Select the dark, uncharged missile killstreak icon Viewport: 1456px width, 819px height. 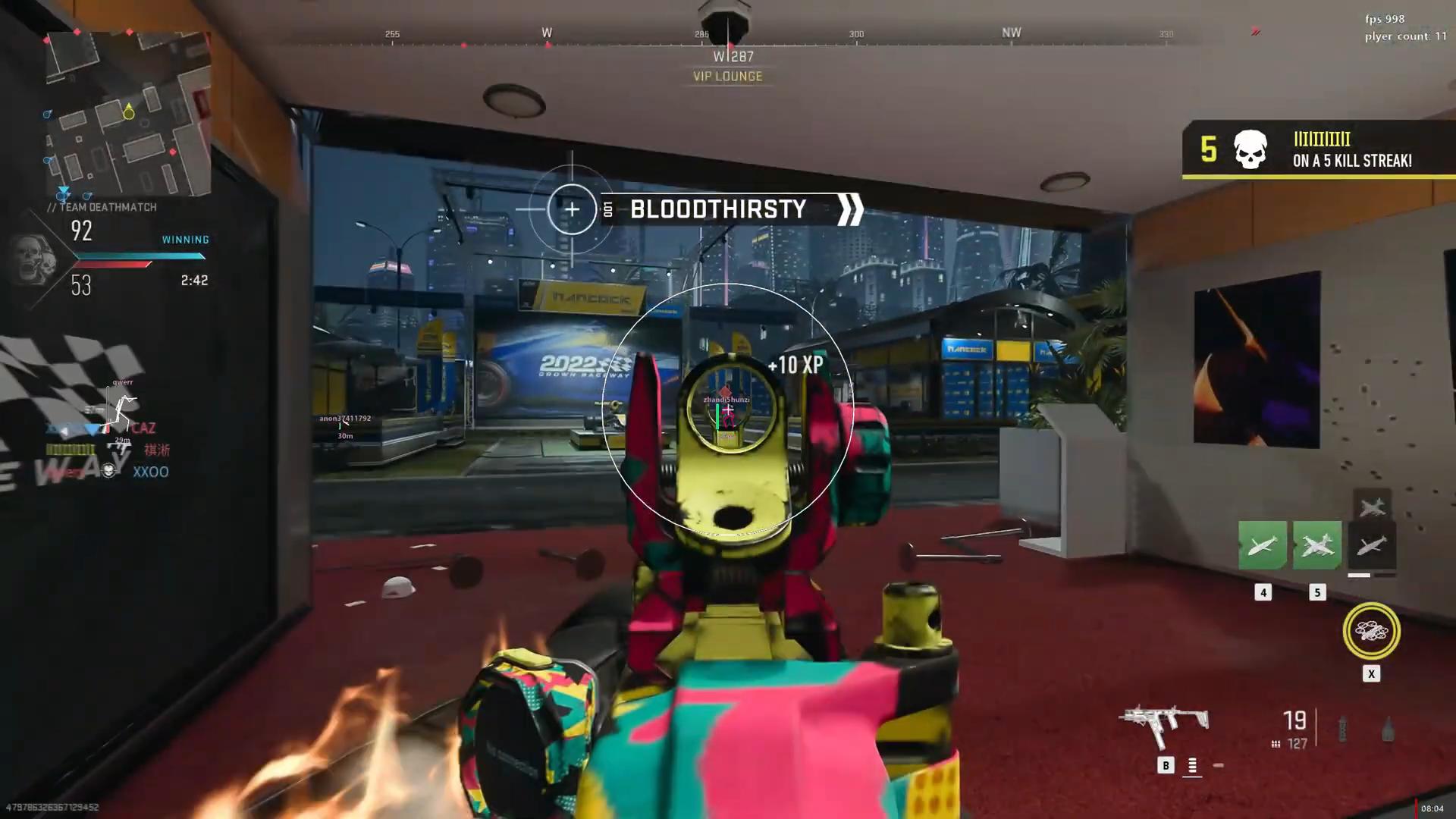[x=1372, y=545]
